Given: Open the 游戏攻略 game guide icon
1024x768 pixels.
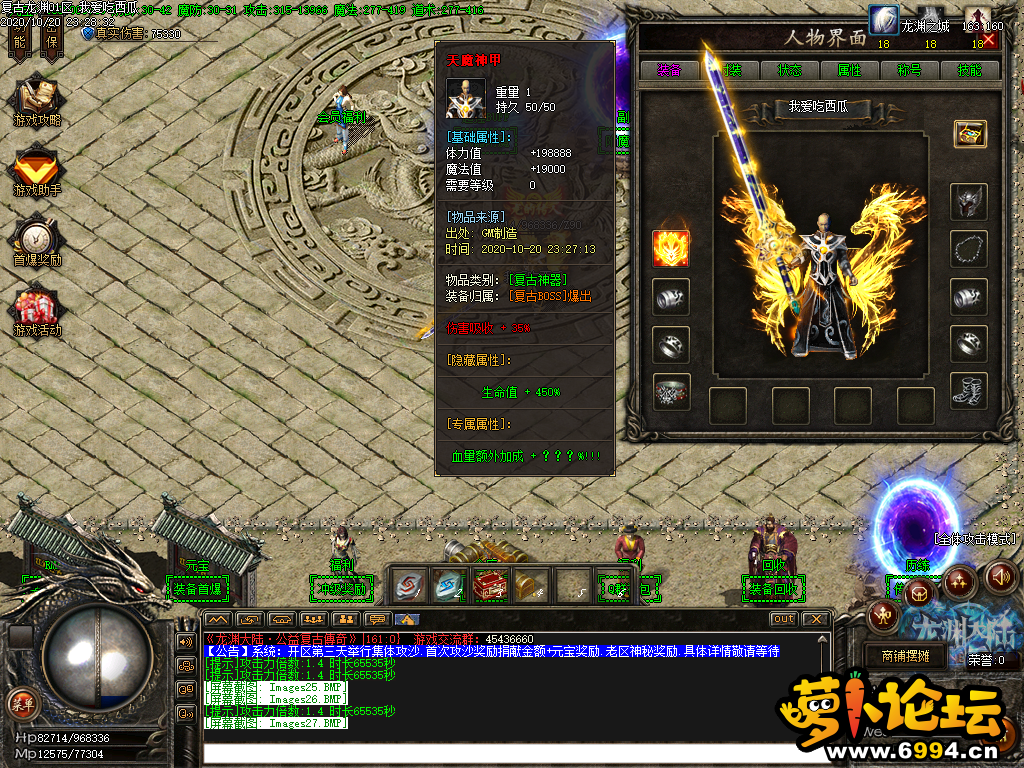Looking at the screenshot, I should click(x=36, y=103).
